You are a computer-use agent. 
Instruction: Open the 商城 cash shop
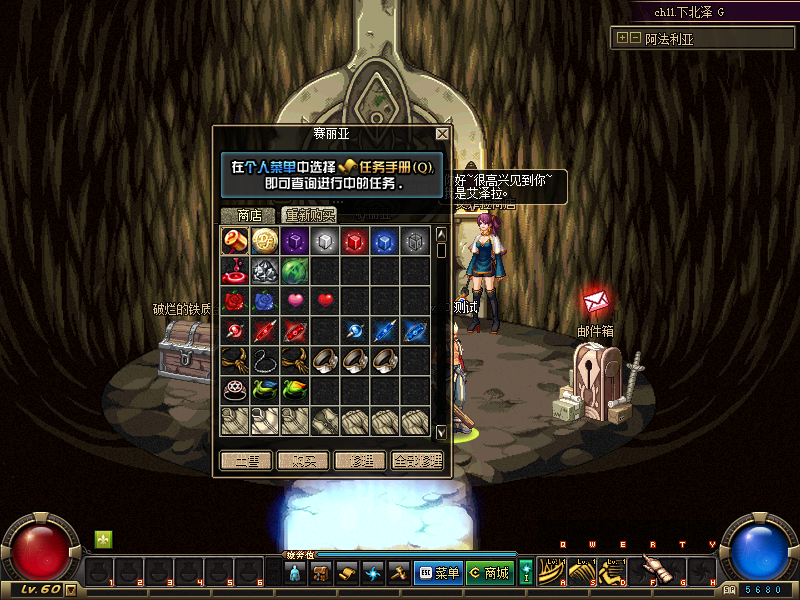(489, 573)
